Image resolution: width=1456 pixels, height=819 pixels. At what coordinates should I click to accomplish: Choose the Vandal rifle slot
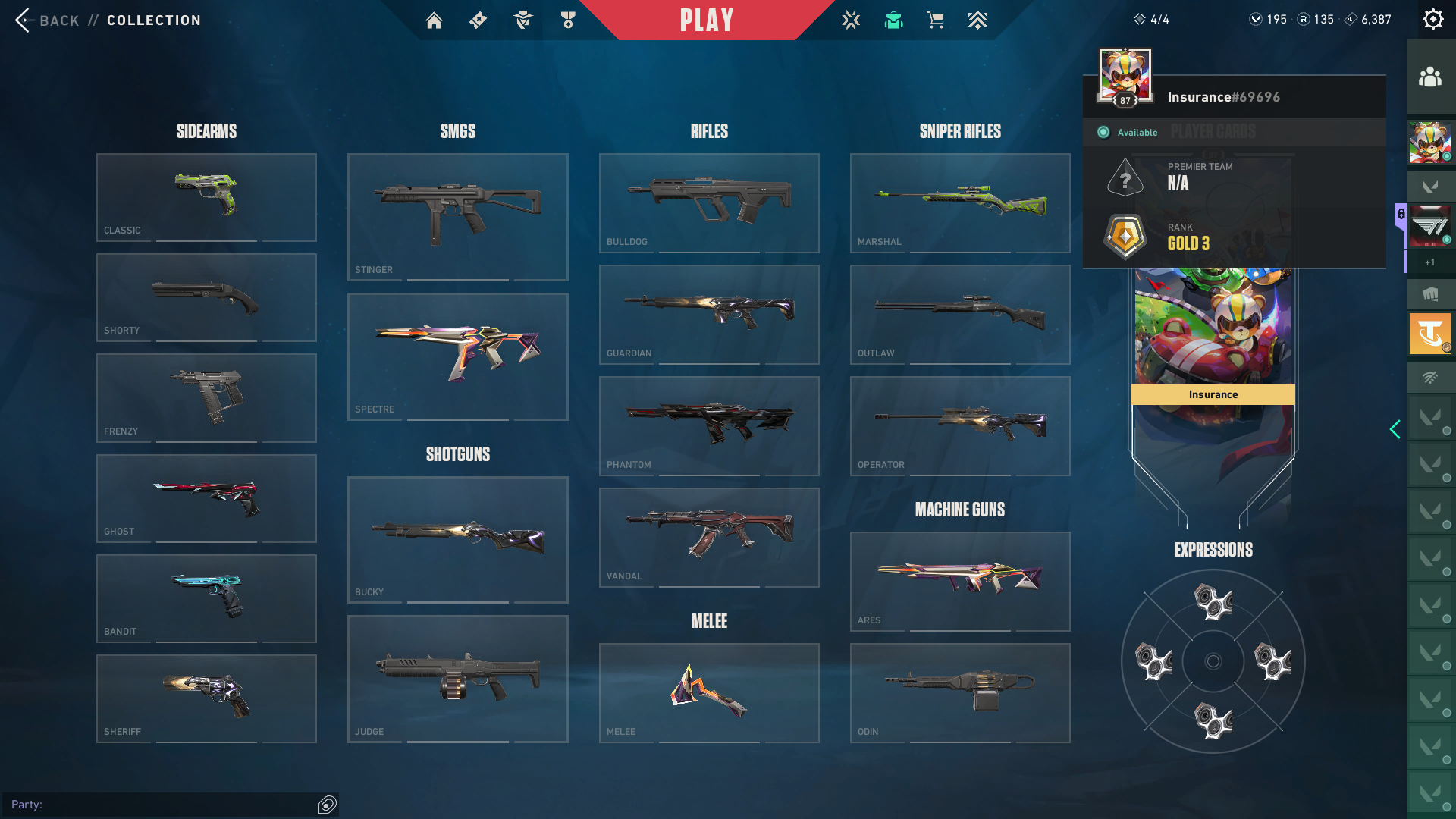point(709,537)
